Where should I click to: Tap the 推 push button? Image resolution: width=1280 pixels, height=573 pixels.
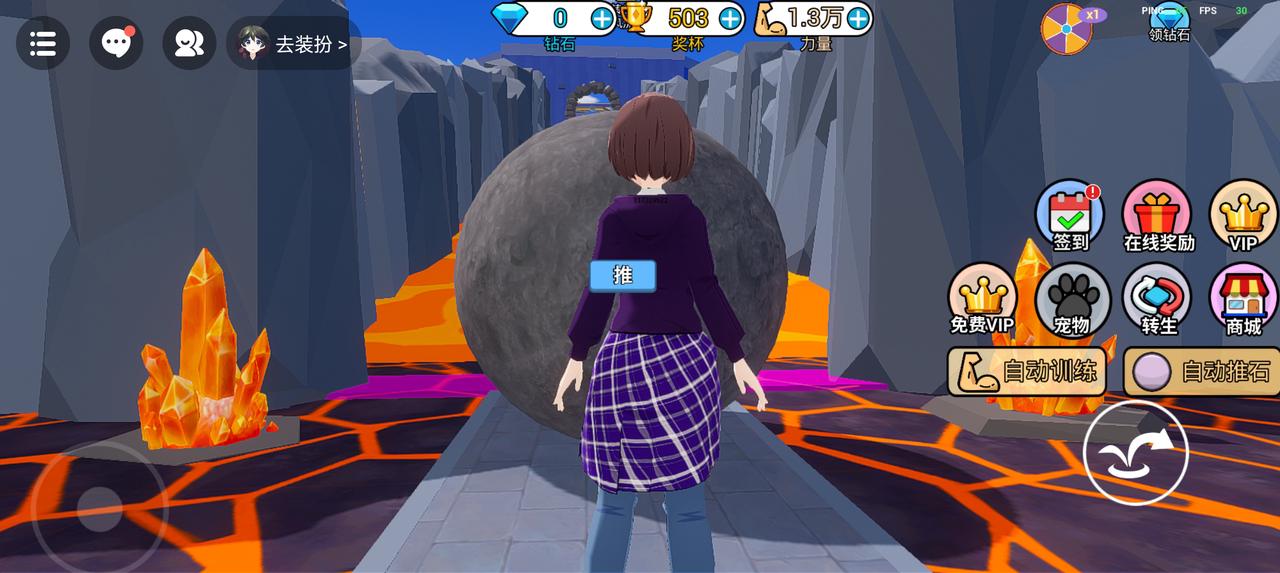tap(622, 275)
